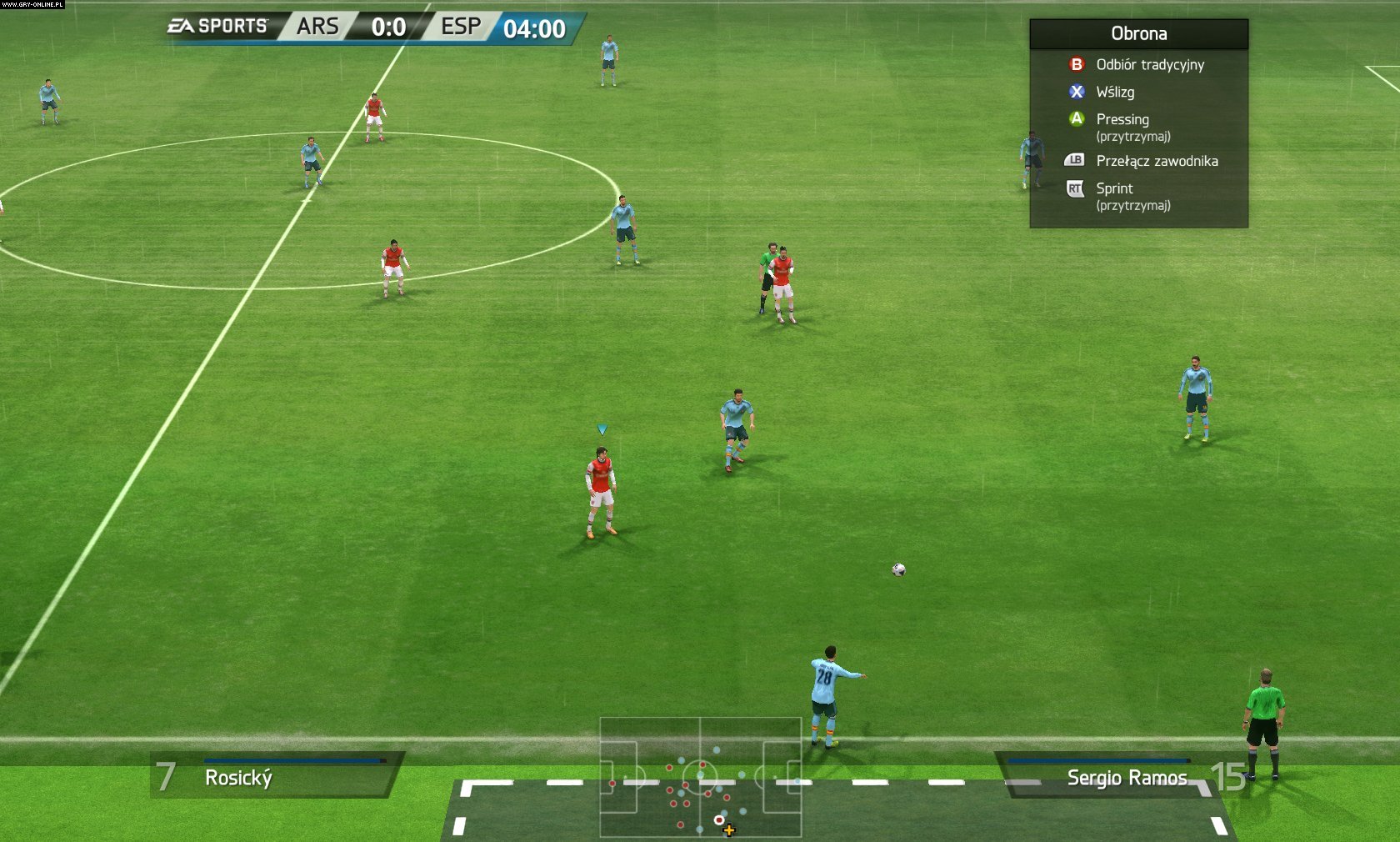Screen dimensions: 1400x842
Task: Expand the Obrona help panel header
Action: pyautogui.click(x=1137, y=33)
